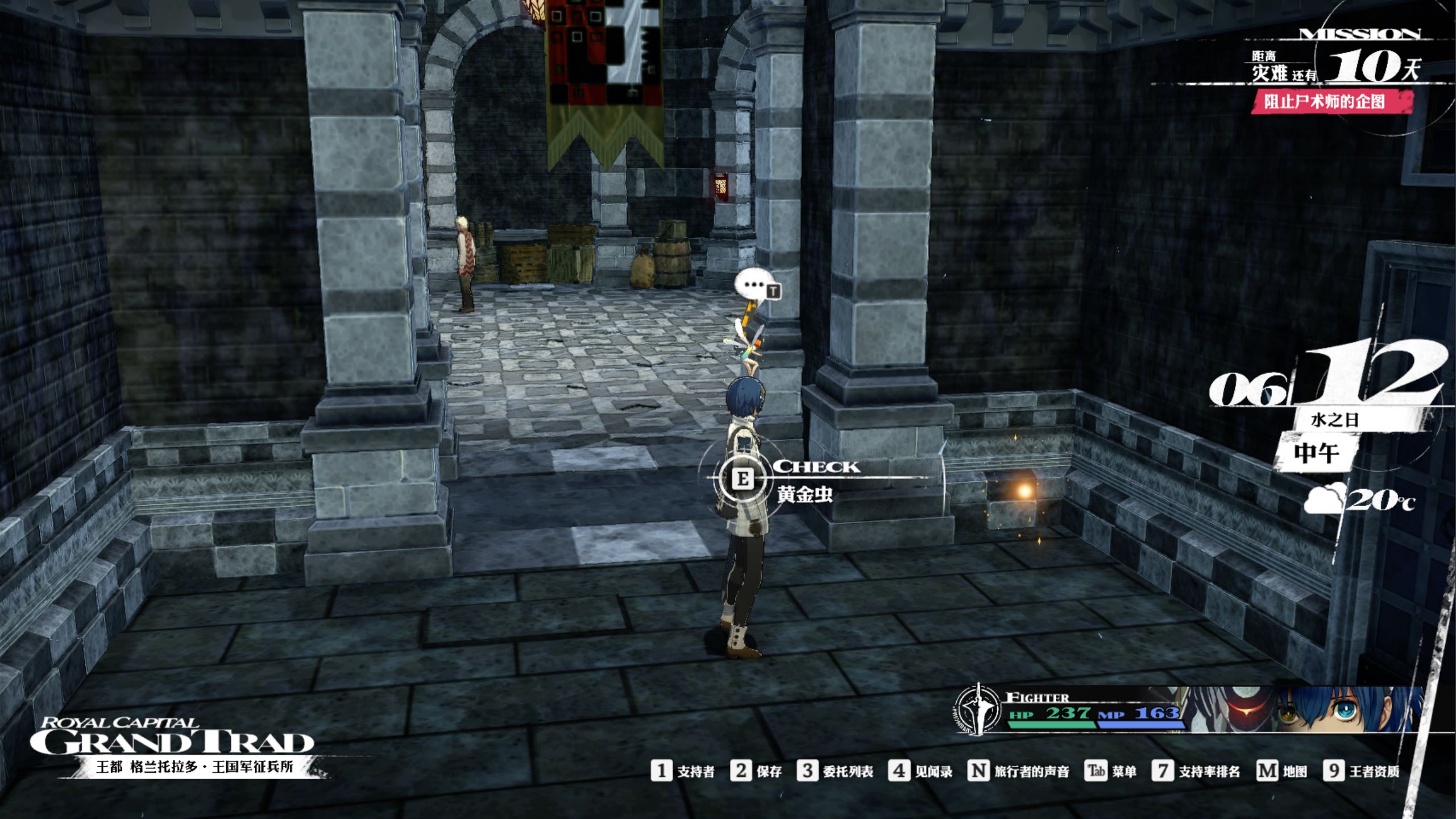Show the 王者资质 royal virtues
The width and height of the screenshot is (1456, 819).
click(x=1361, y=771)
